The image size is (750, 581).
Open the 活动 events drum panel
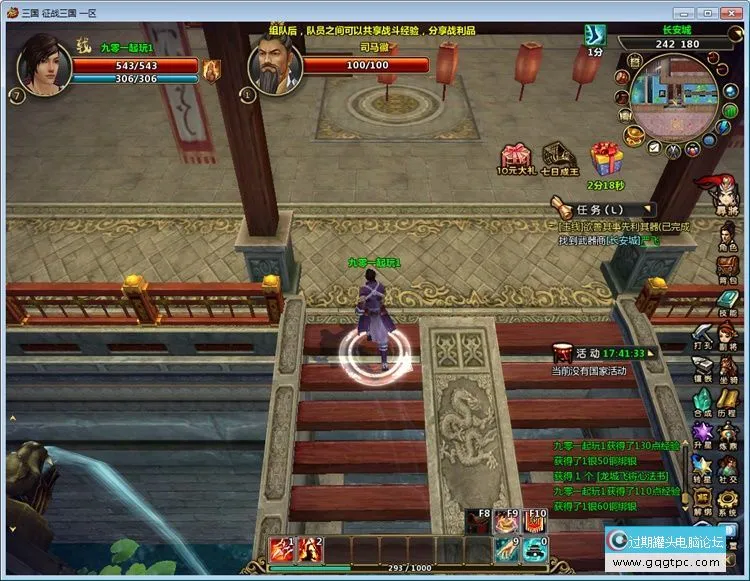565,353
